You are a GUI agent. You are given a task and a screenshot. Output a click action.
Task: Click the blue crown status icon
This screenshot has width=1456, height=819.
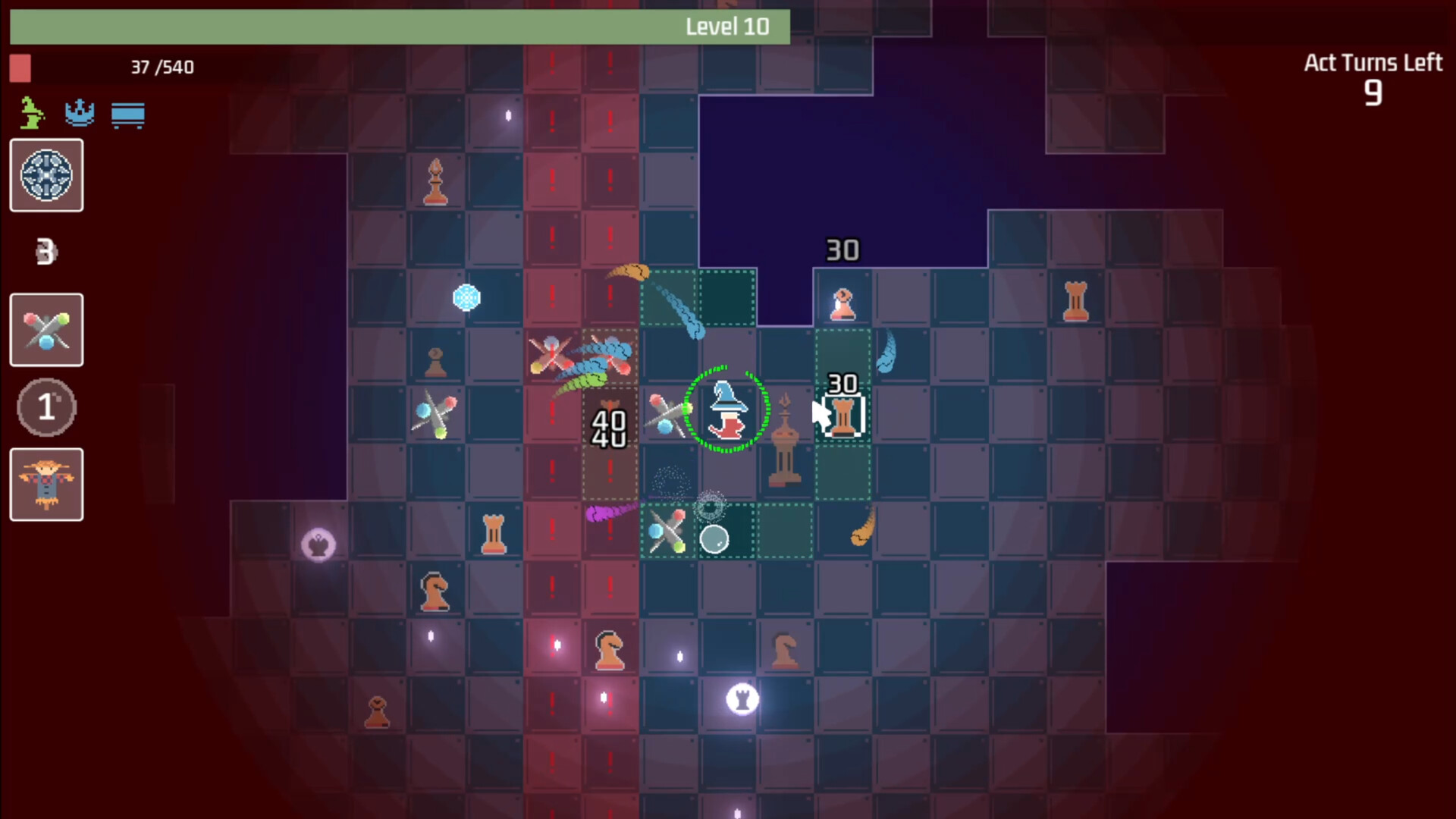pyautogui.click(x=80, y=114)
